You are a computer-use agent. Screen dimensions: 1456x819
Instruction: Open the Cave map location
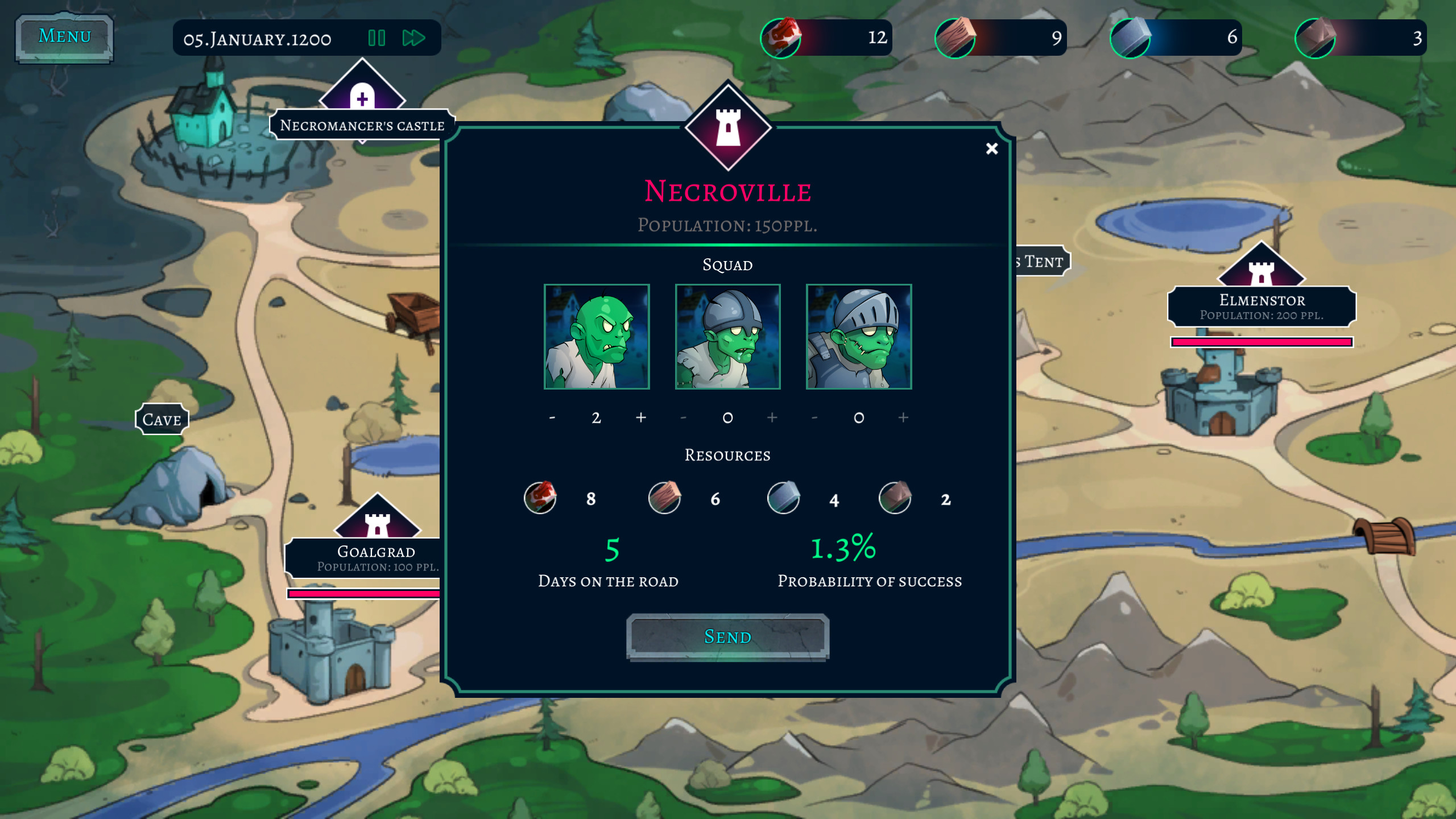pyautogui.click(x=162, y=420)
